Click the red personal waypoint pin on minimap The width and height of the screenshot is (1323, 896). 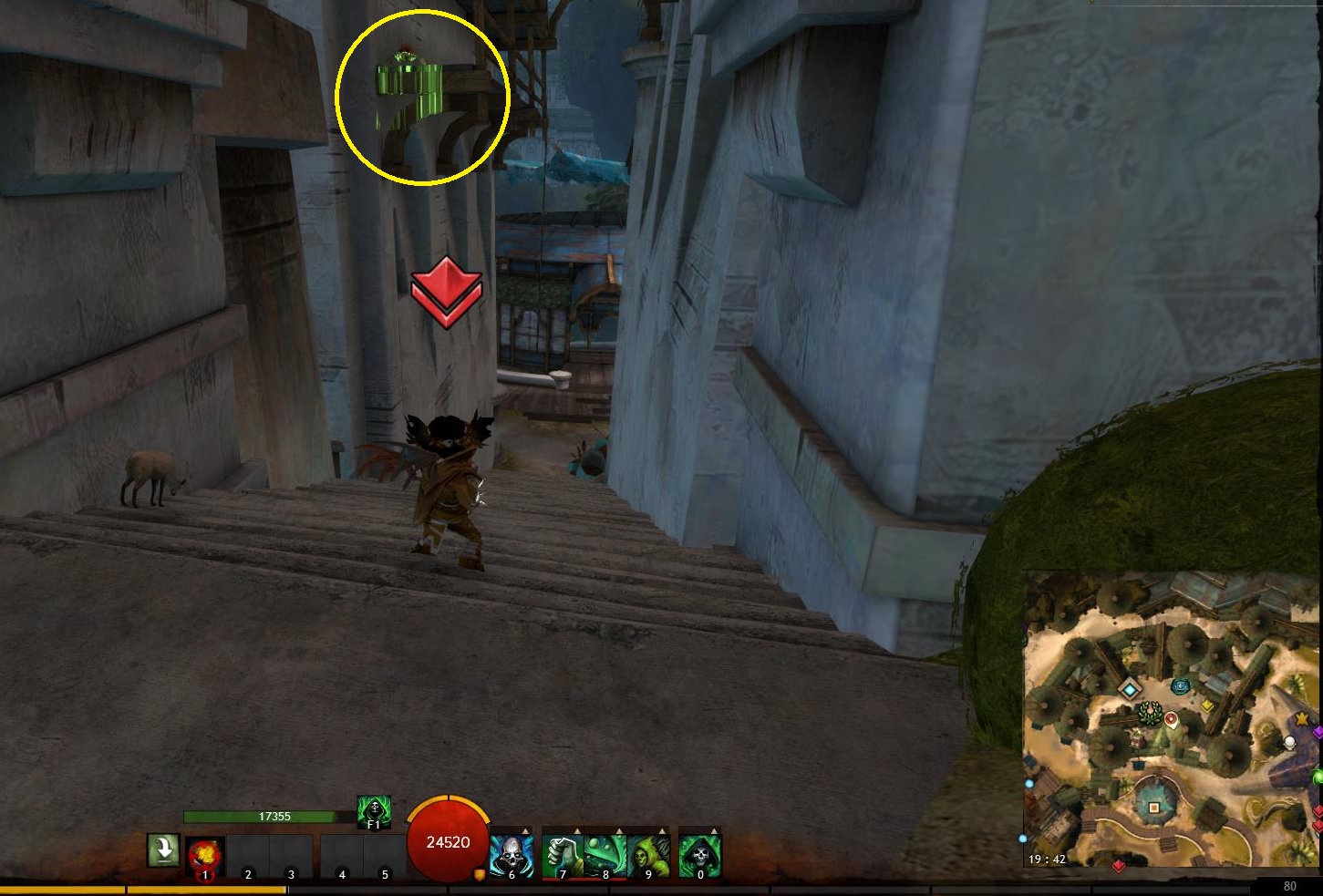click(x=1172, y=721)
